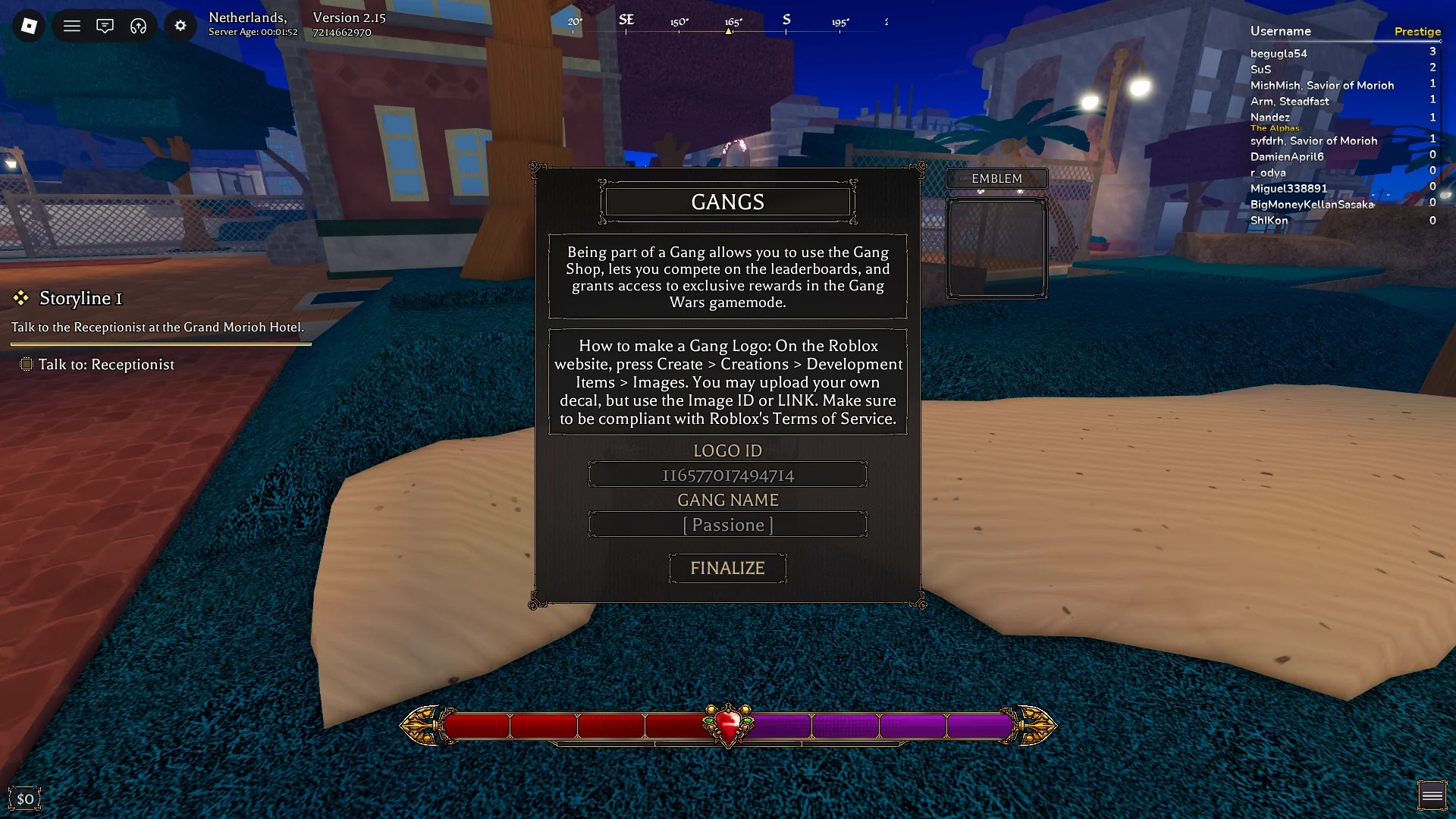The height and width of the screenshot is (819, 1456).
Task: Click the Username leaderboard header
Action: tap(1280, 31)
